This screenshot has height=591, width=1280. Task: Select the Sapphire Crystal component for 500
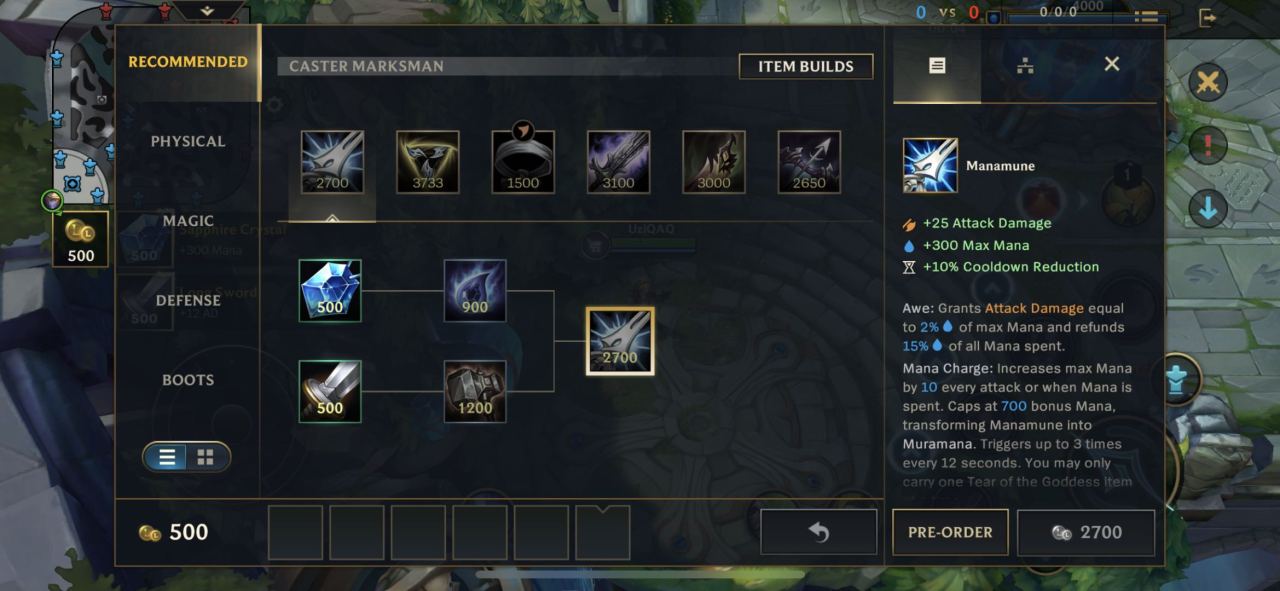coord(330,290)
